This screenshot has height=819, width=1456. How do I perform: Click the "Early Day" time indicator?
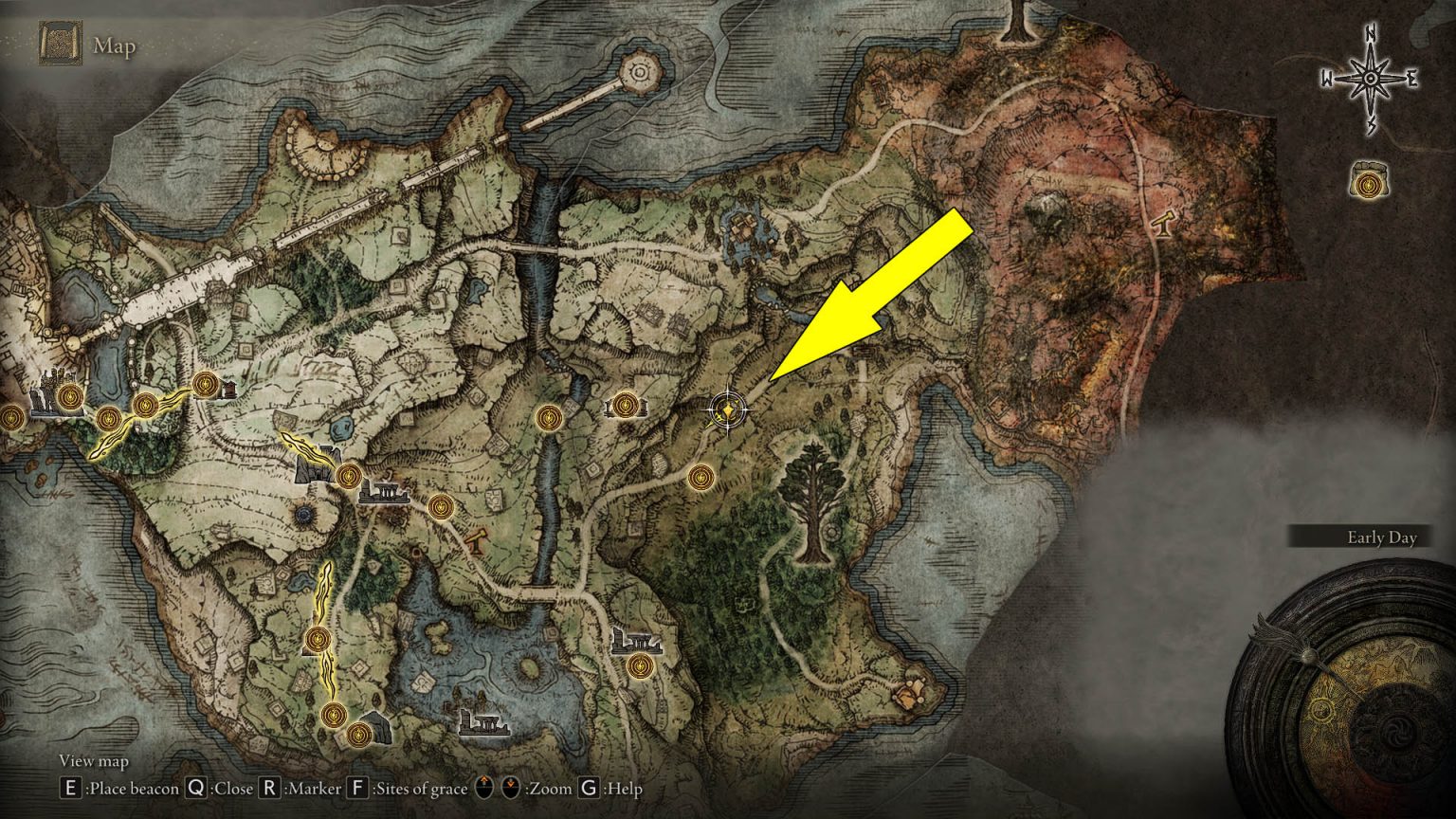1381,537
